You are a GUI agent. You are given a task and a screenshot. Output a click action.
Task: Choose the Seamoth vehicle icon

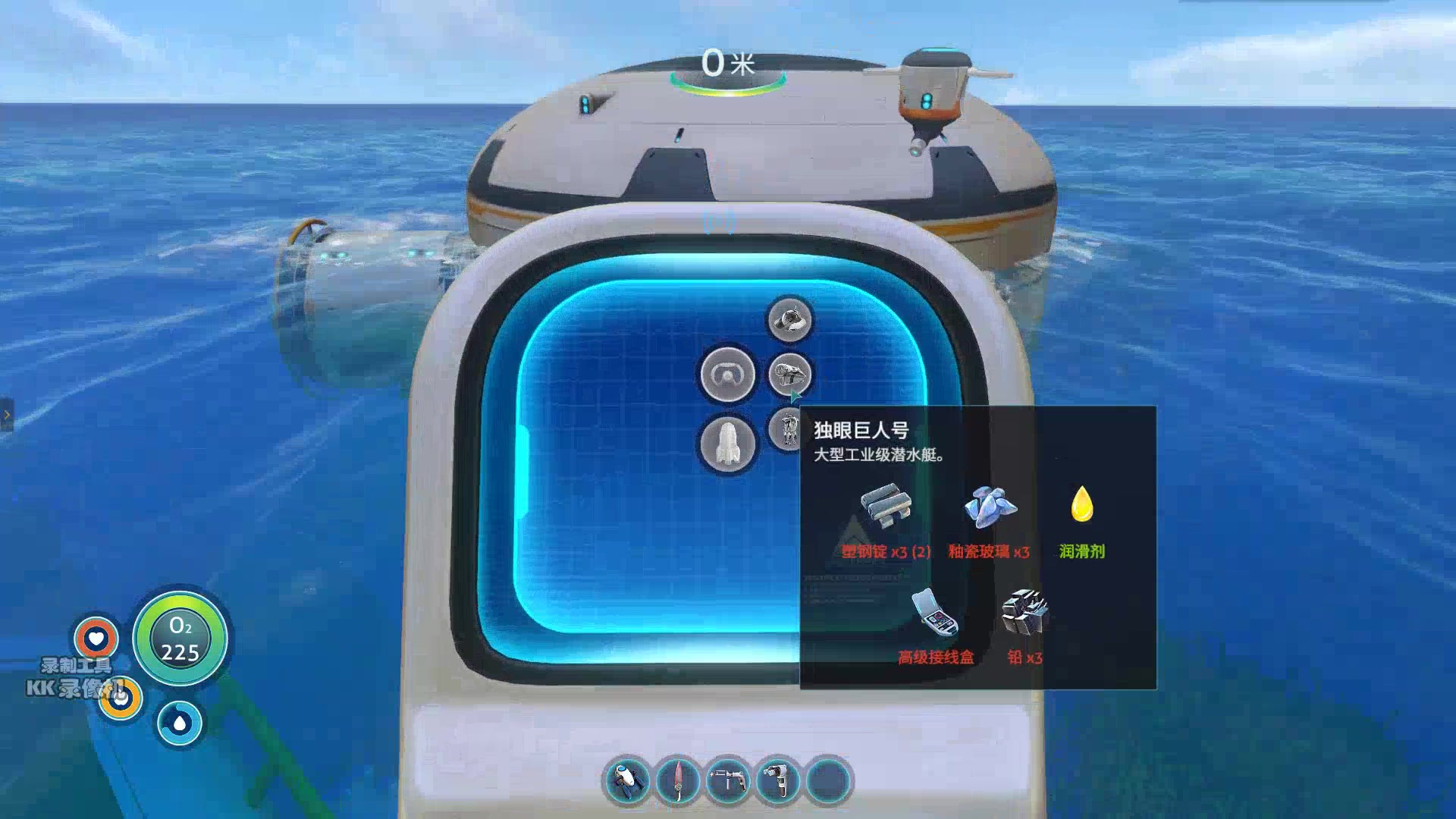pyautogui.click(x=789, y=319)
